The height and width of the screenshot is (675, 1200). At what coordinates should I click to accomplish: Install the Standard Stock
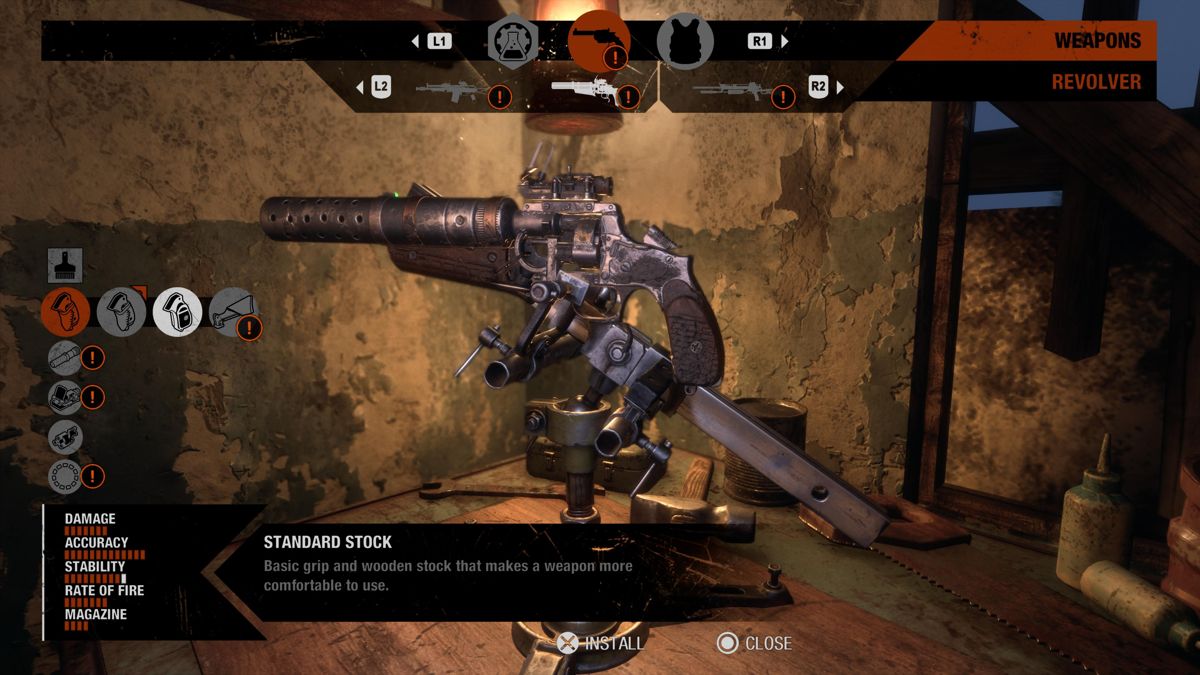[602, 643]
